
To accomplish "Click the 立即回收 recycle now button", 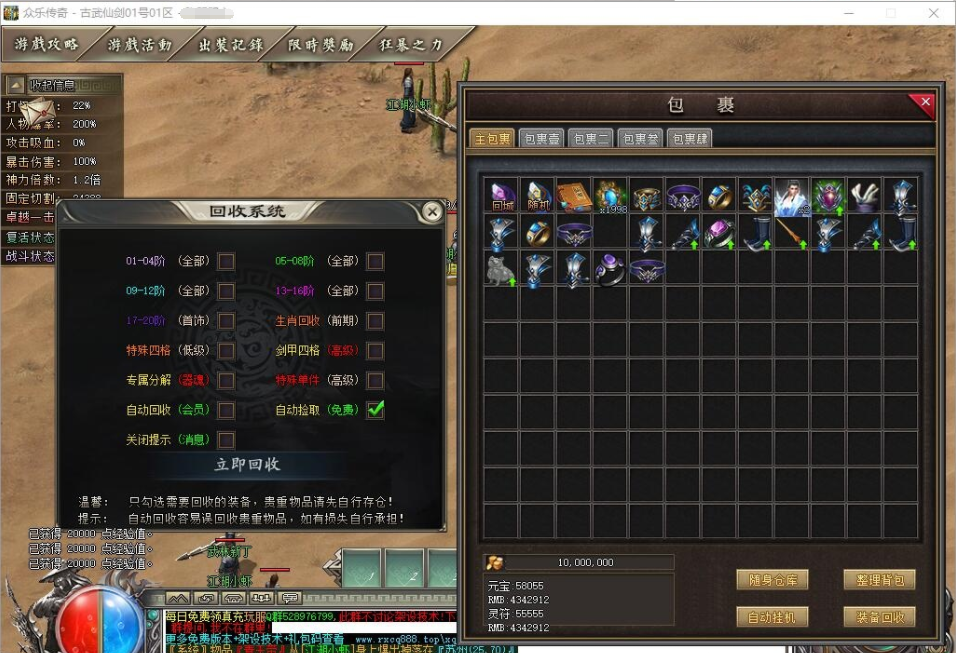I will click(x=247, y=465).
